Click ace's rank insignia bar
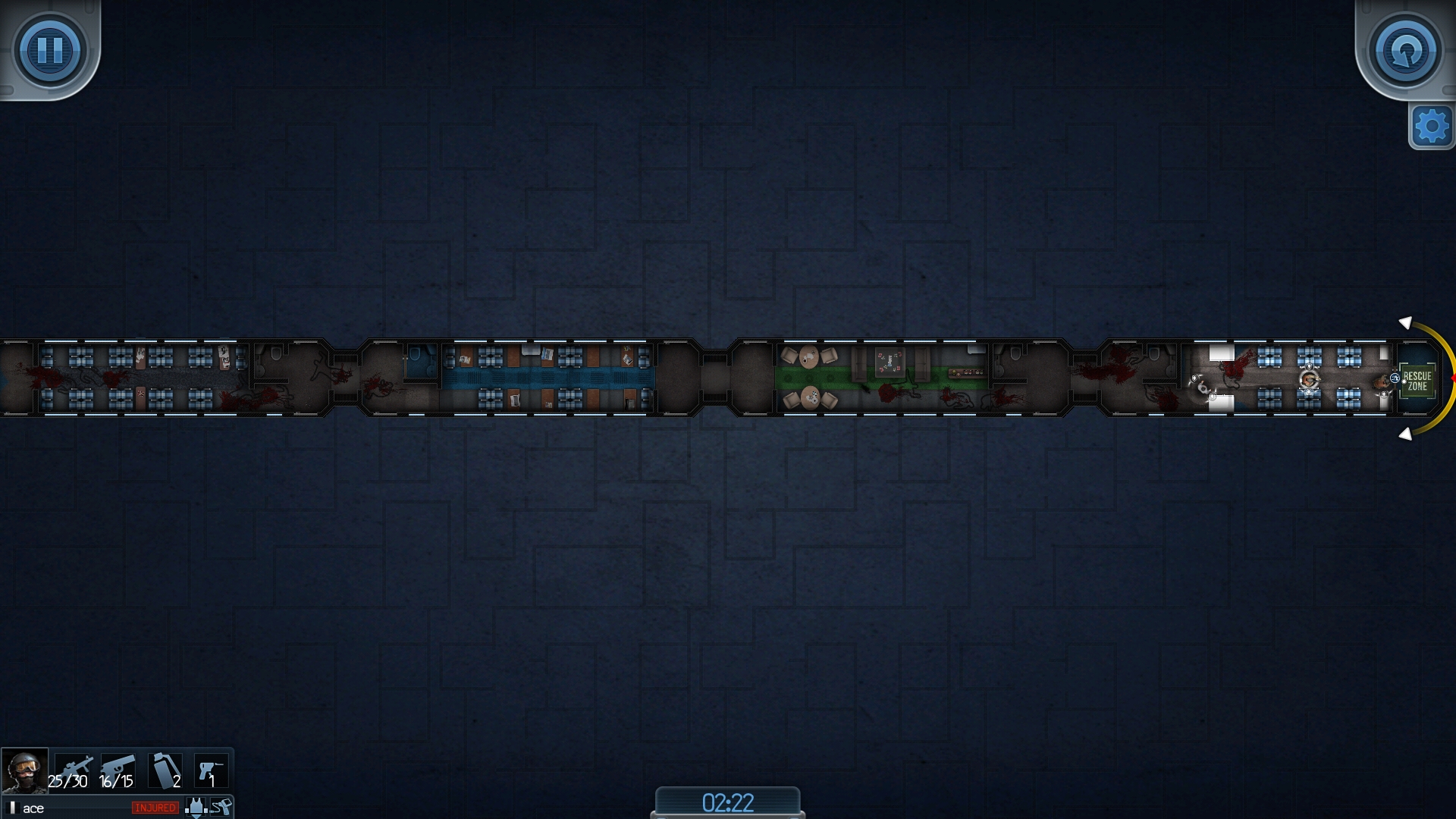This screenshot has width=1456, height=819. pos(12,808)
